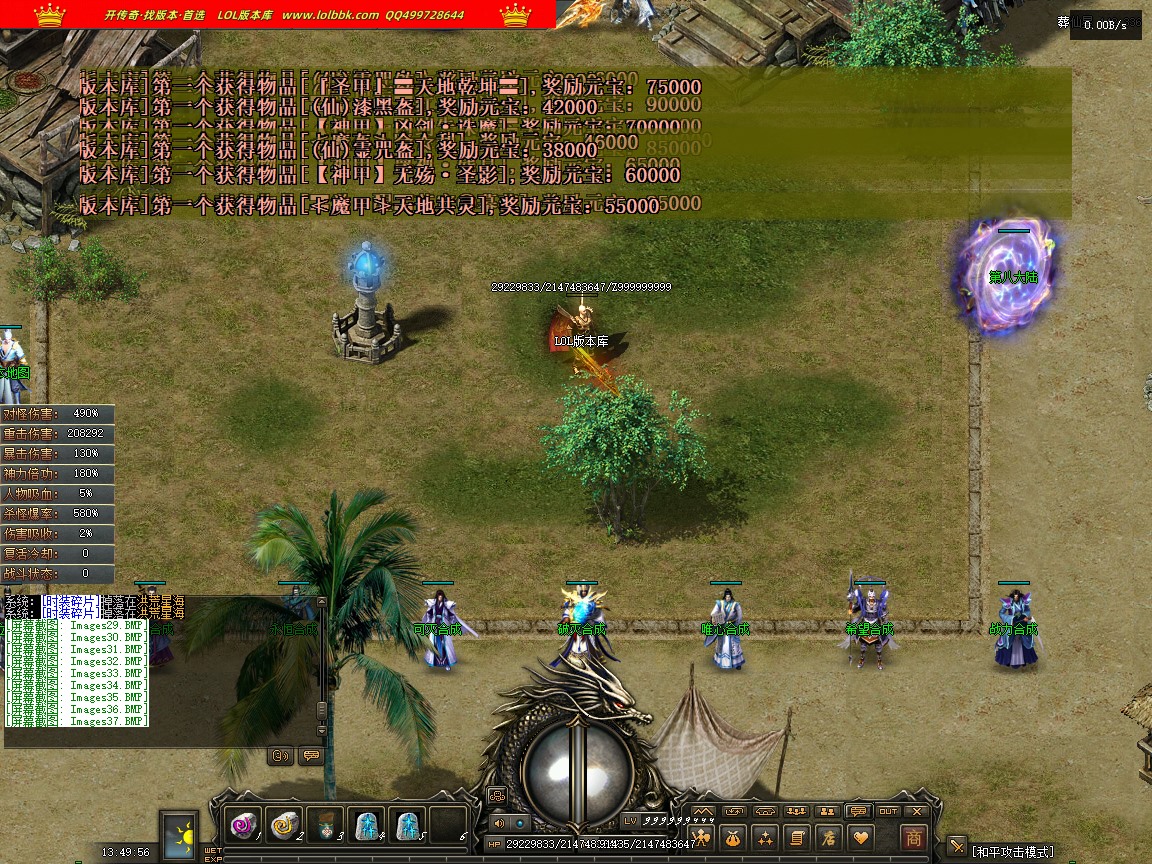Screen dimensions: 1152x864
Task: Open the red 商 mall button
Action: [x=913, y=838]
